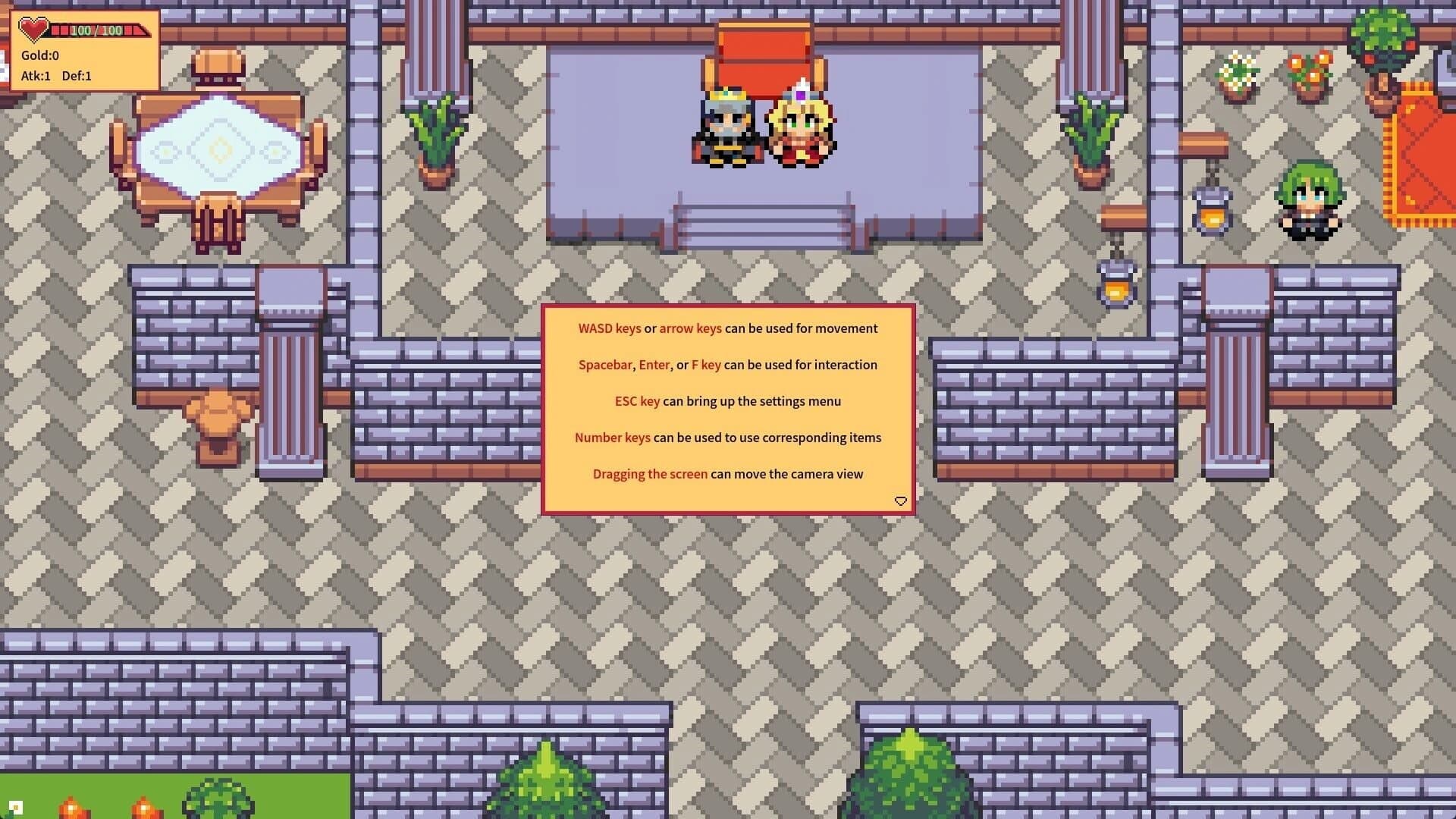Click the 100/100 health bar
This screenshot has height=819, width=1456.
95,30
